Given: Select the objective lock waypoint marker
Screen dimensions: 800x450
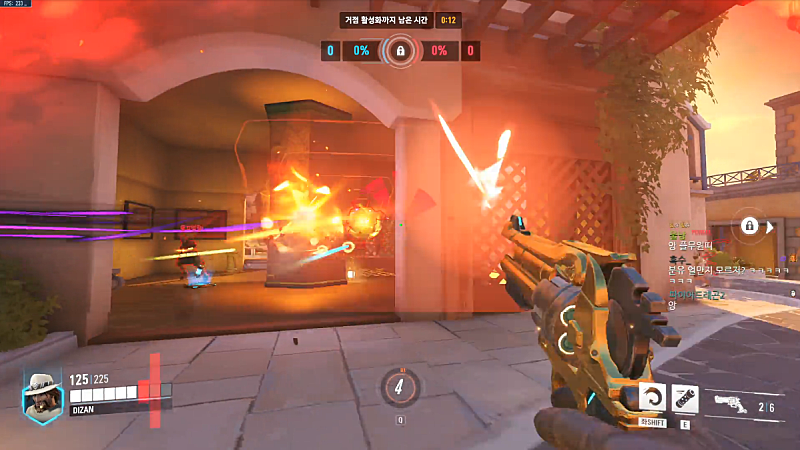Looking at the screenshot, I should pyautogui.click(x=749, y=227).
